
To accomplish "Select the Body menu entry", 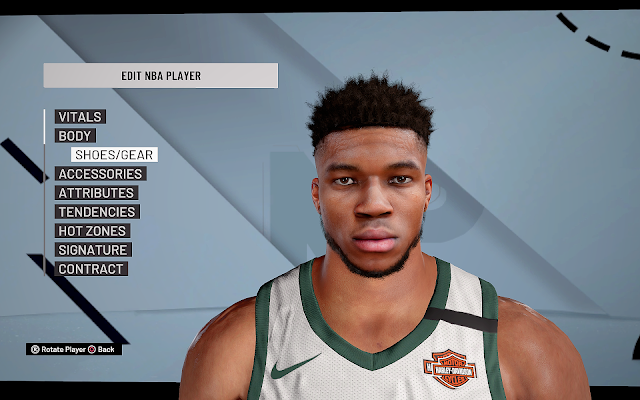I will click(75, 136).
